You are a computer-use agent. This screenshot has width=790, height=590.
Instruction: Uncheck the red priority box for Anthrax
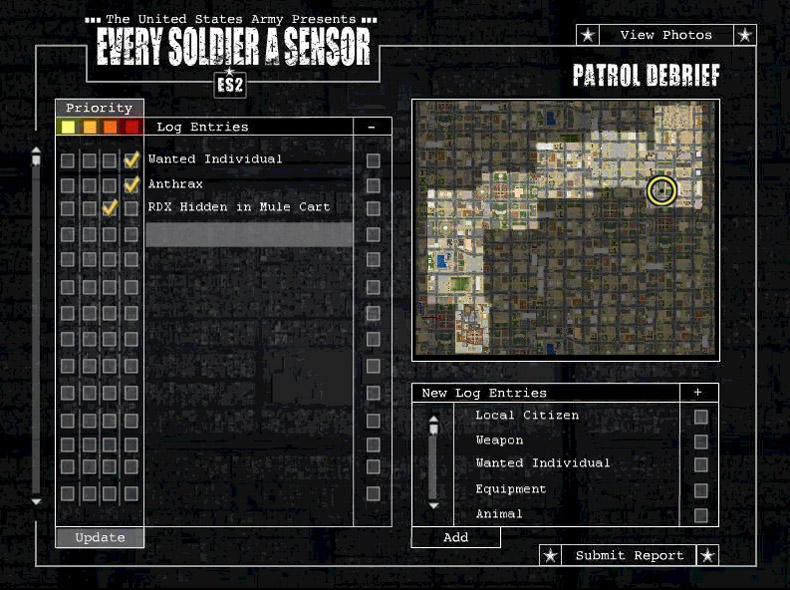(x=131, y=185)
